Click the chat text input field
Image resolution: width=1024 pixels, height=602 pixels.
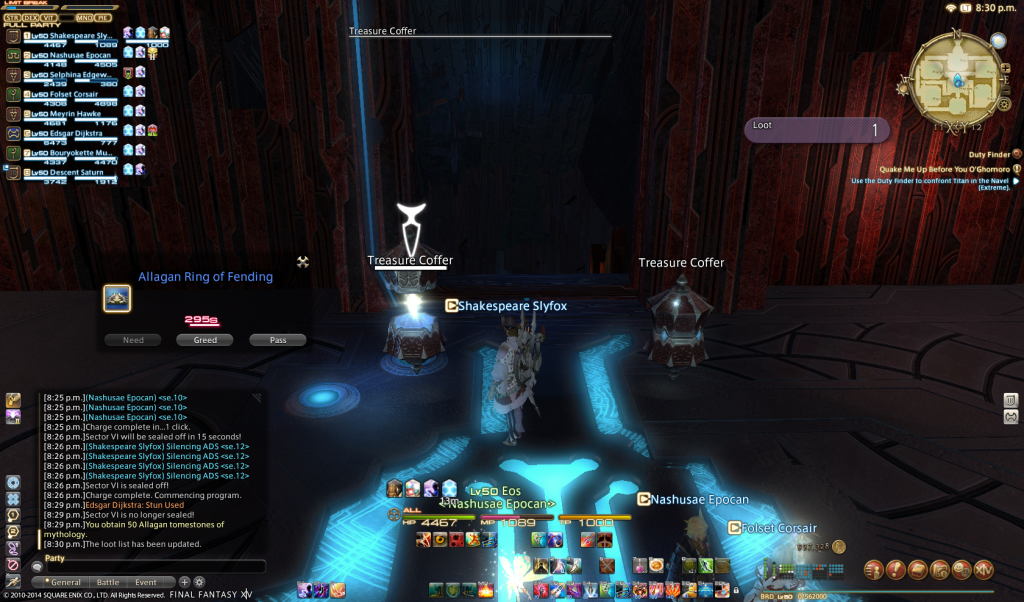pyautogui.click(x=155, y=567)
